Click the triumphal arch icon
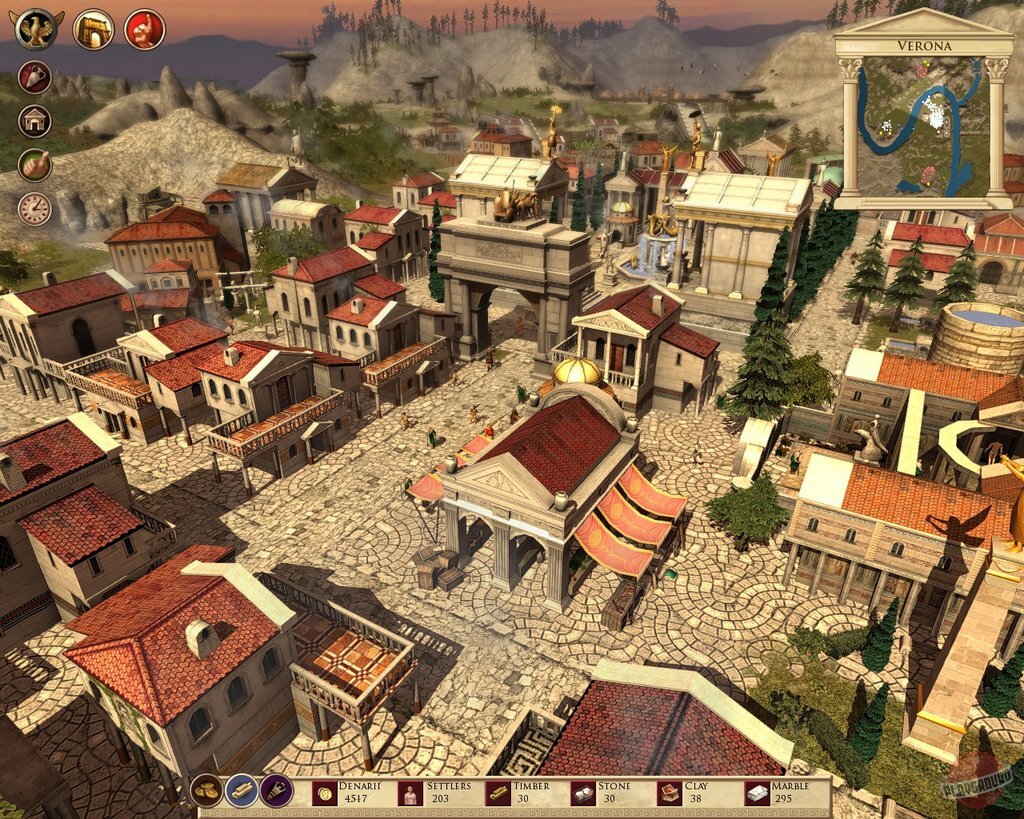This screenshot has height=819, width=1024. [93, 29]
